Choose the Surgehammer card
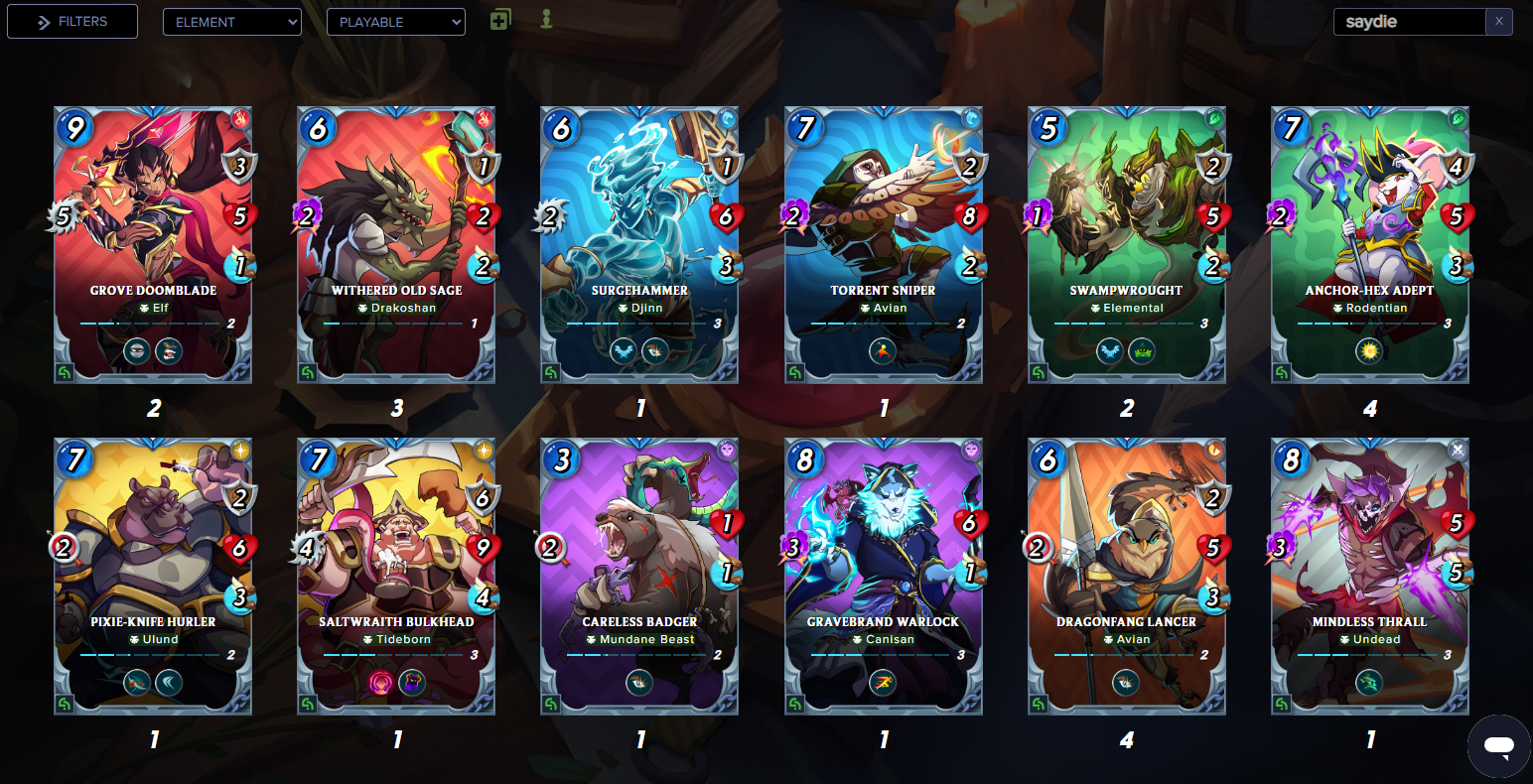Screen dimensions: 1533x784 click(639, 243)
